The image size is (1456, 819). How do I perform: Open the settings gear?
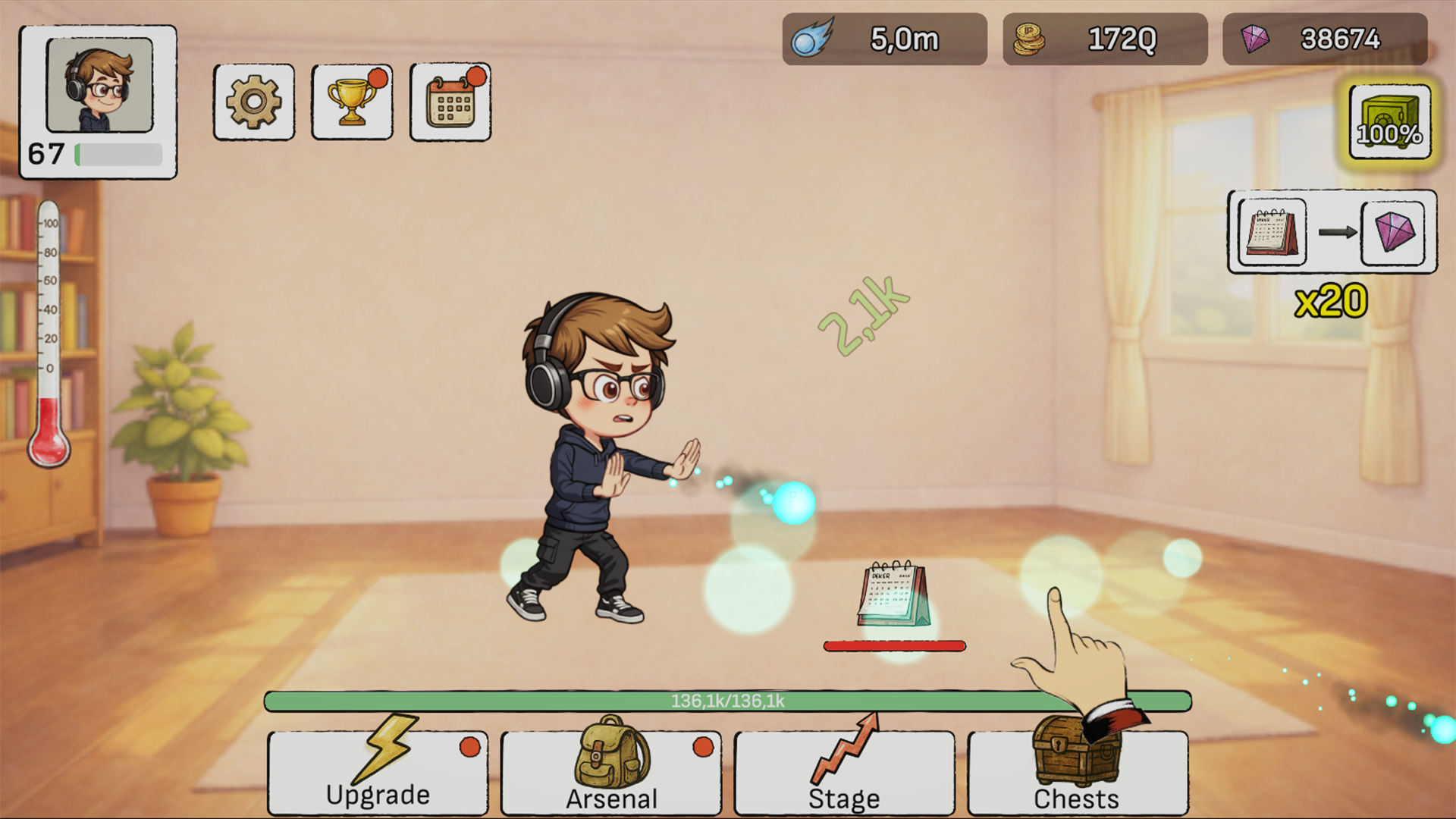pos(253,102)
